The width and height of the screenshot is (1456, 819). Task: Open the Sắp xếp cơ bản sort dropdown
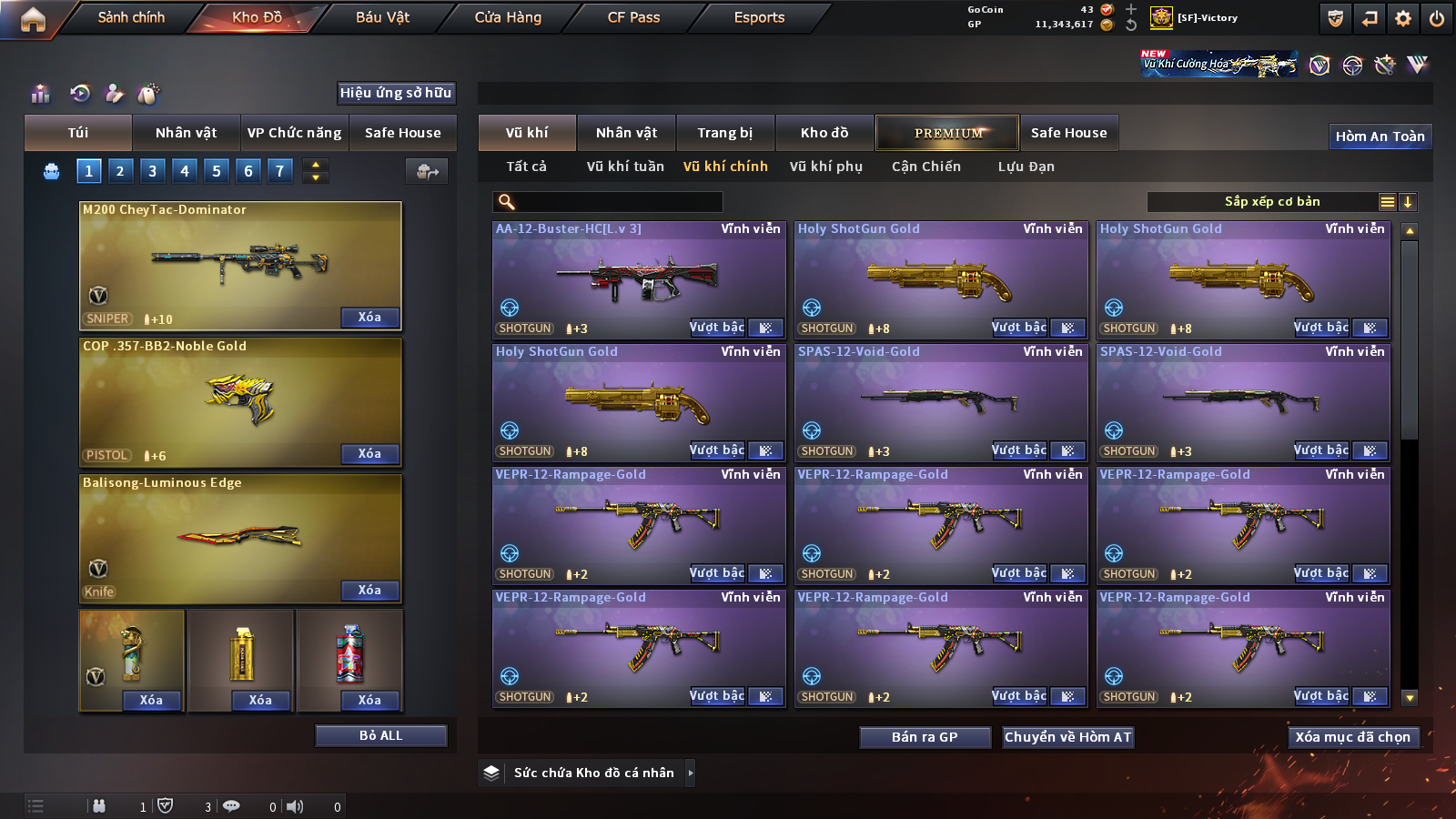coord(1271,202)
